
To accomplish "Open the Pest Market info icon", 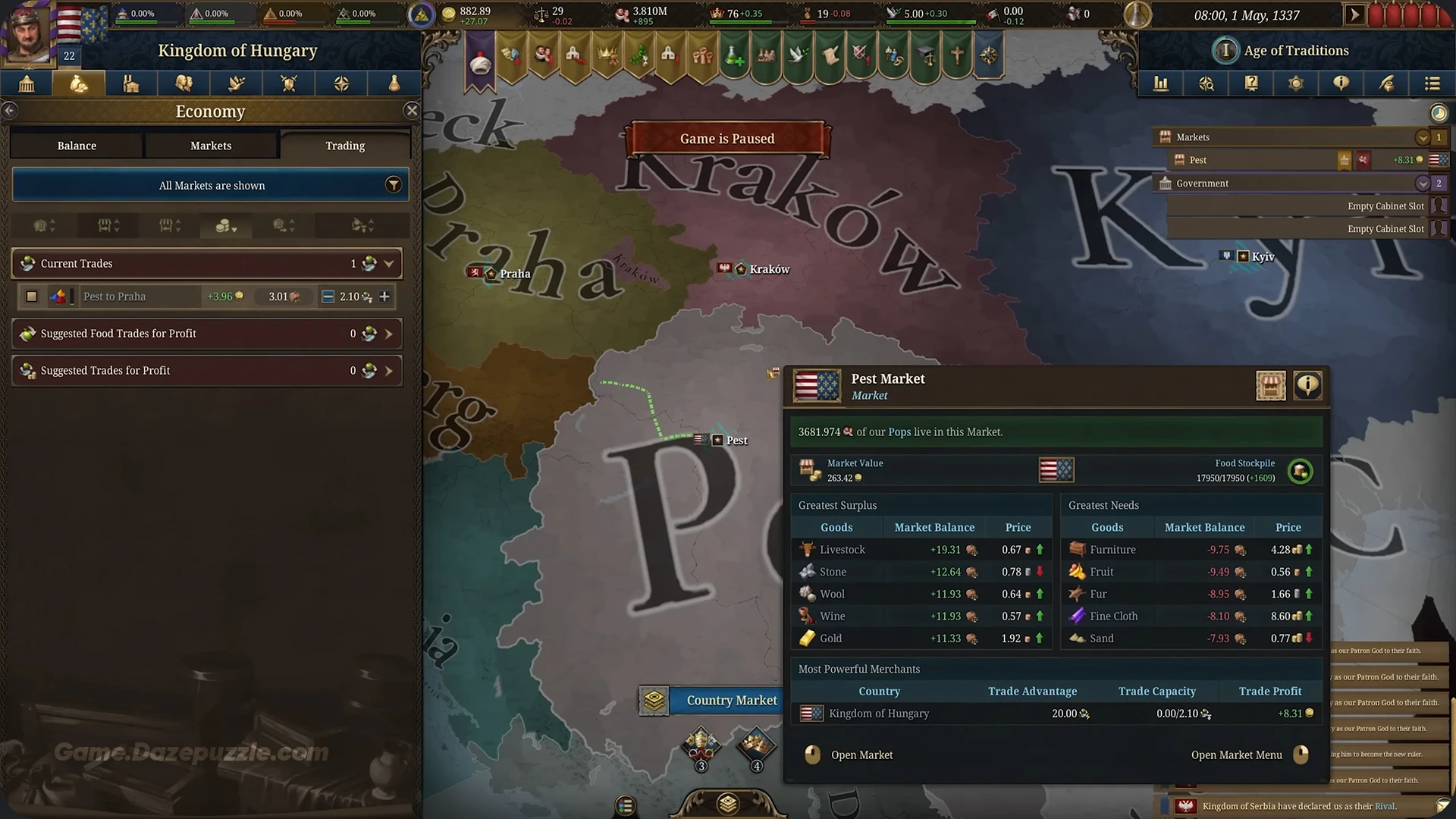I will (x=1307, y=385).
